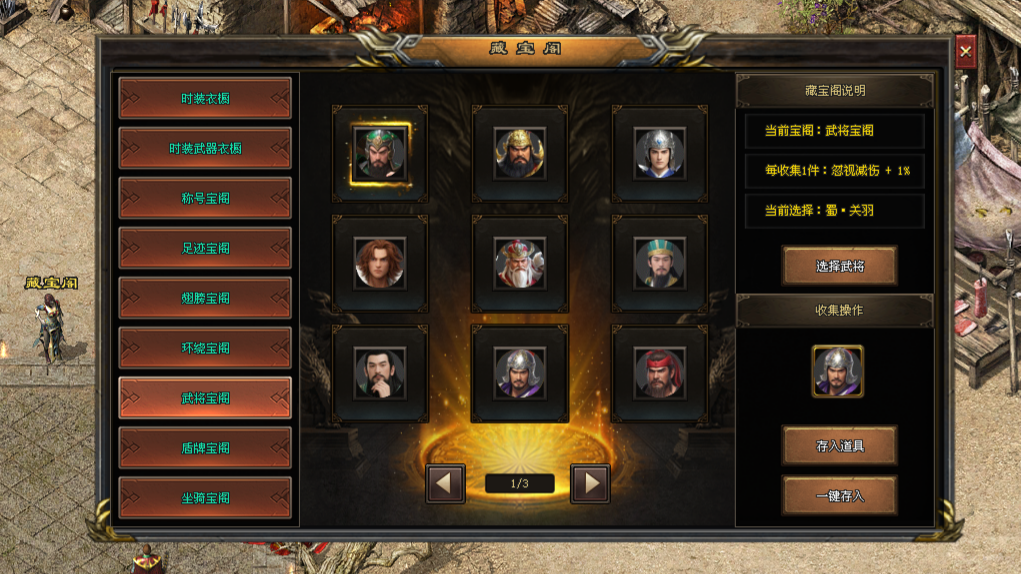The image size is (1021, 574).
Task: Select the 武将宝阁 tab
Action: [205, 398]
